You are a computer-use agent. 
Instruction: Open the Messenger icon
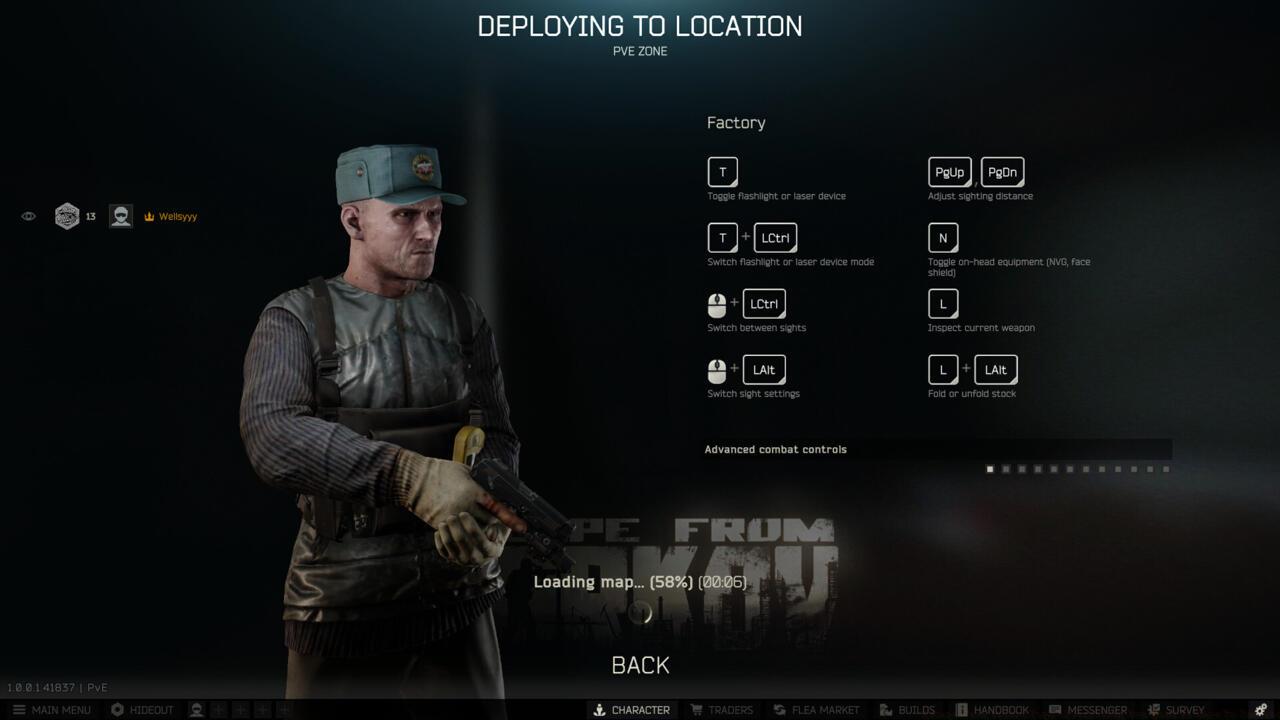1056,709
